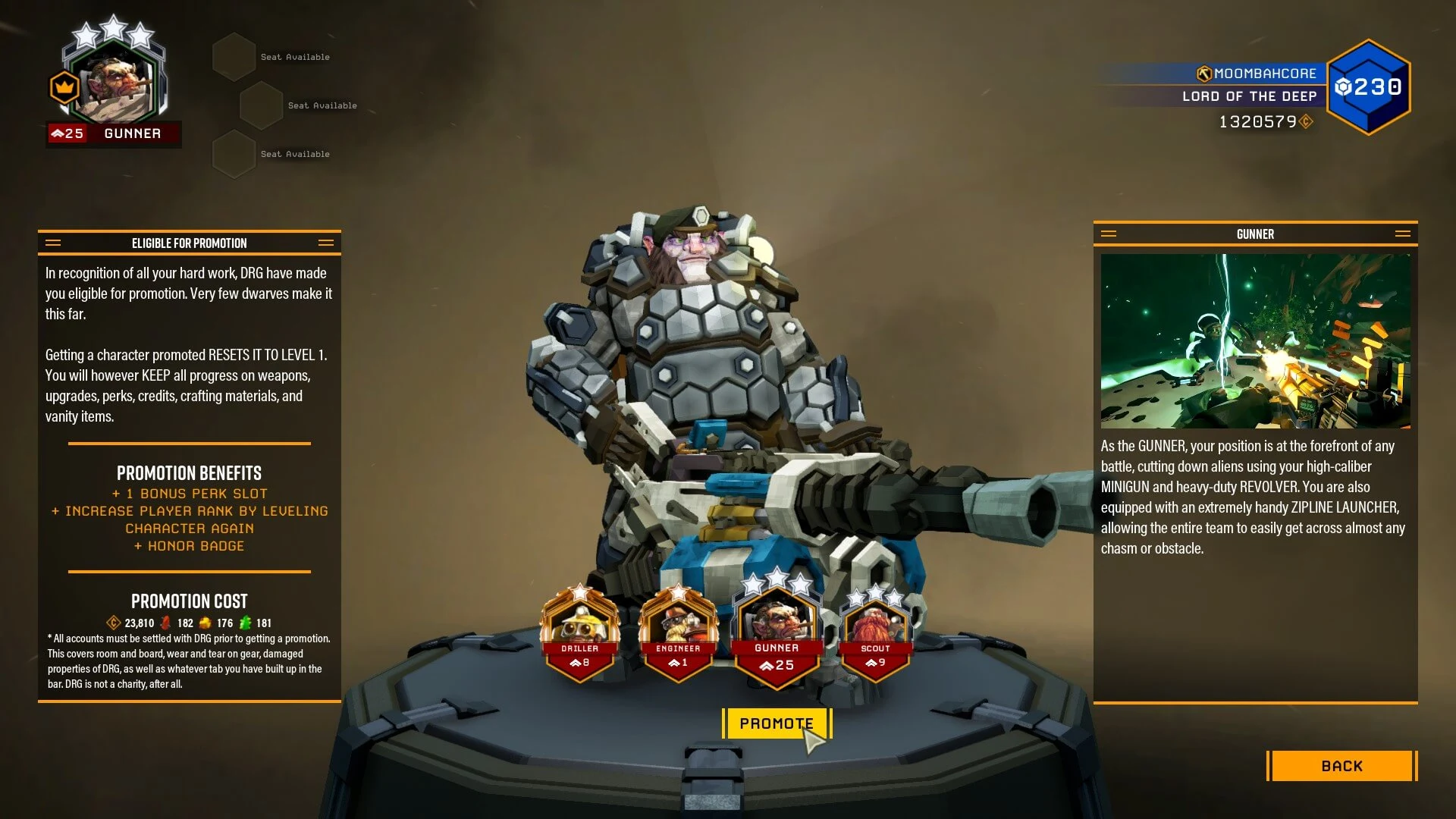Screen dimensions: 1456x819
Task: Go back with the Back button
Action: (x=1341, y=766)
